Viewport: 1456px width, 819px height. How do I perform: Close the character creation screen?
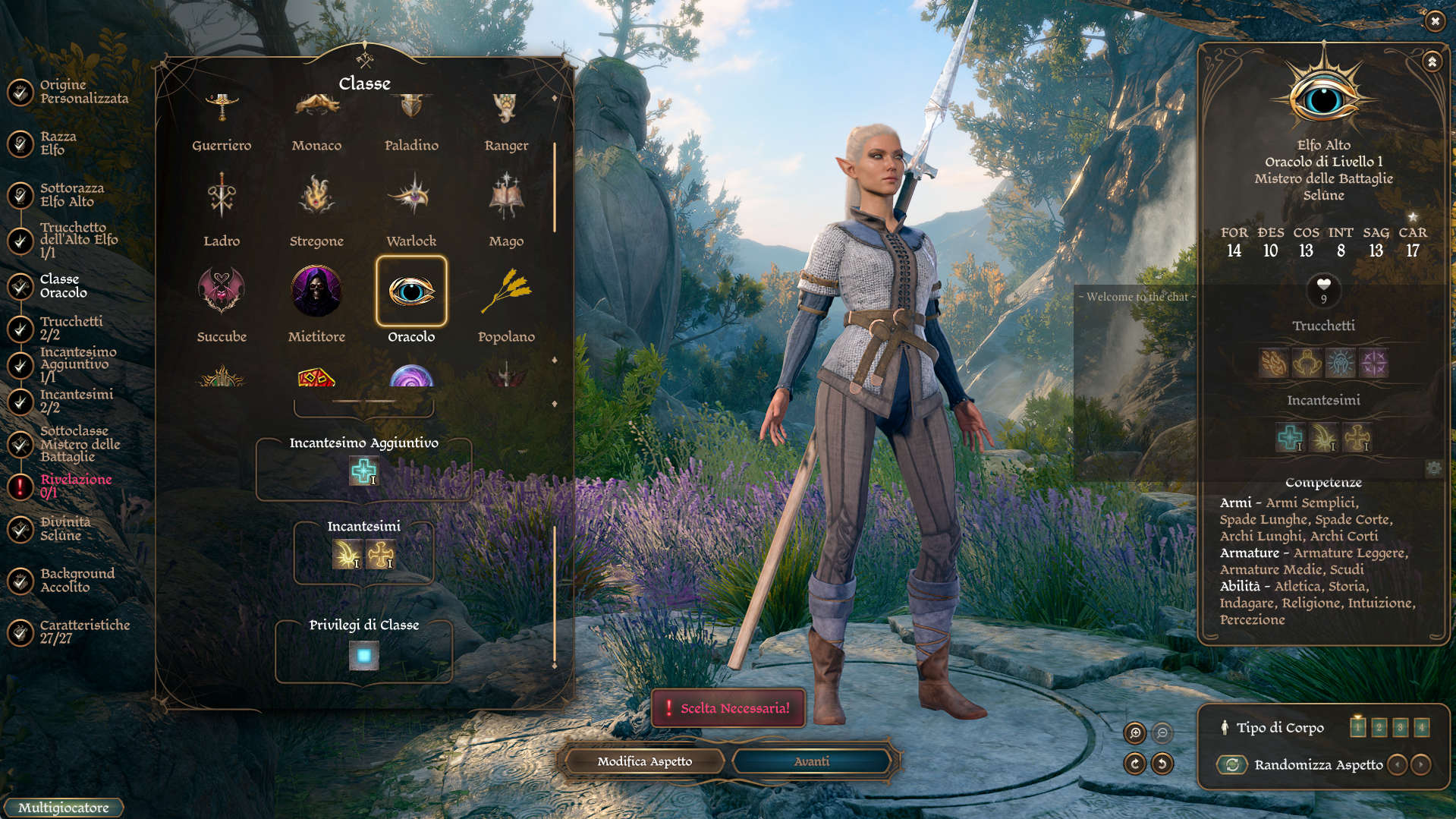1435,21
